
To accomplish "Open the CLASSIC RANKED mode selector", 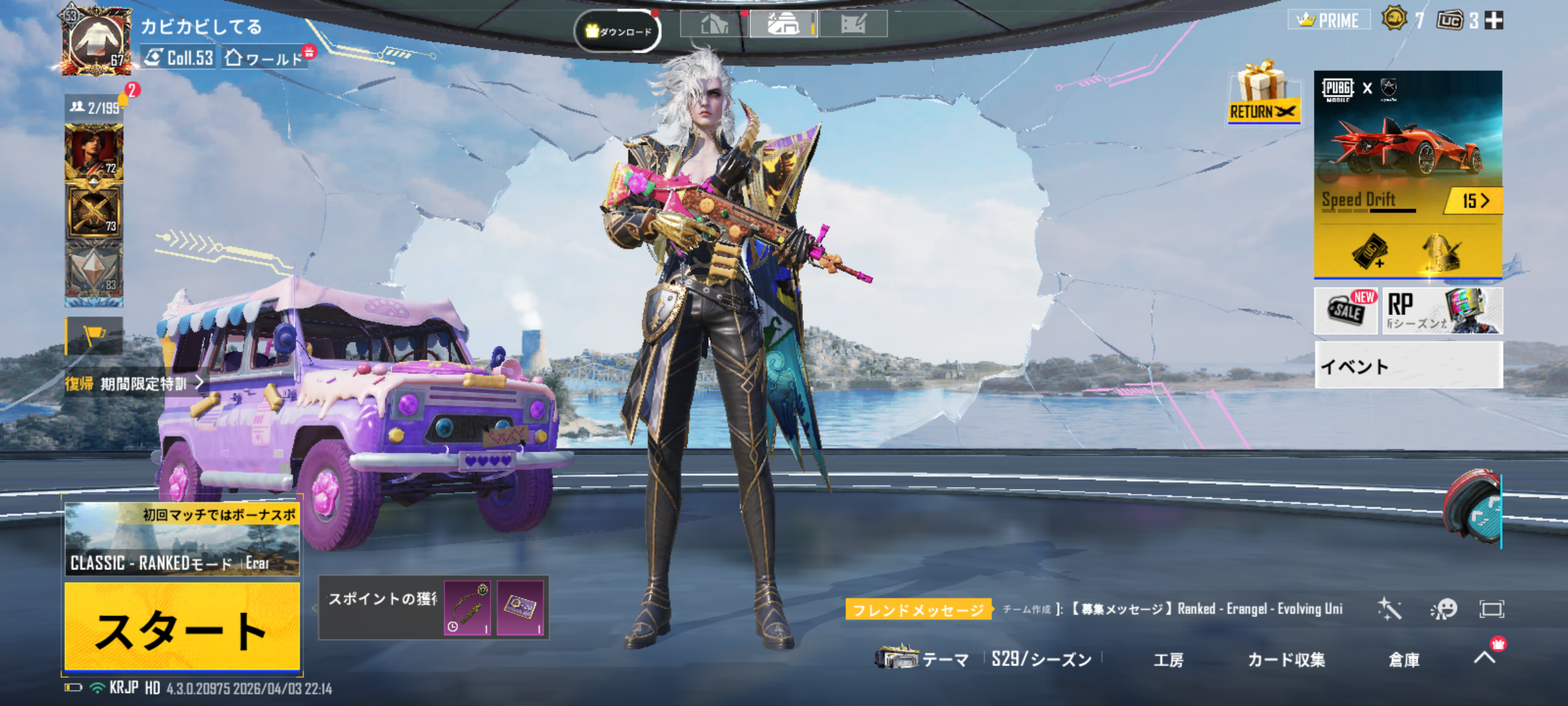I will [182, 540].
